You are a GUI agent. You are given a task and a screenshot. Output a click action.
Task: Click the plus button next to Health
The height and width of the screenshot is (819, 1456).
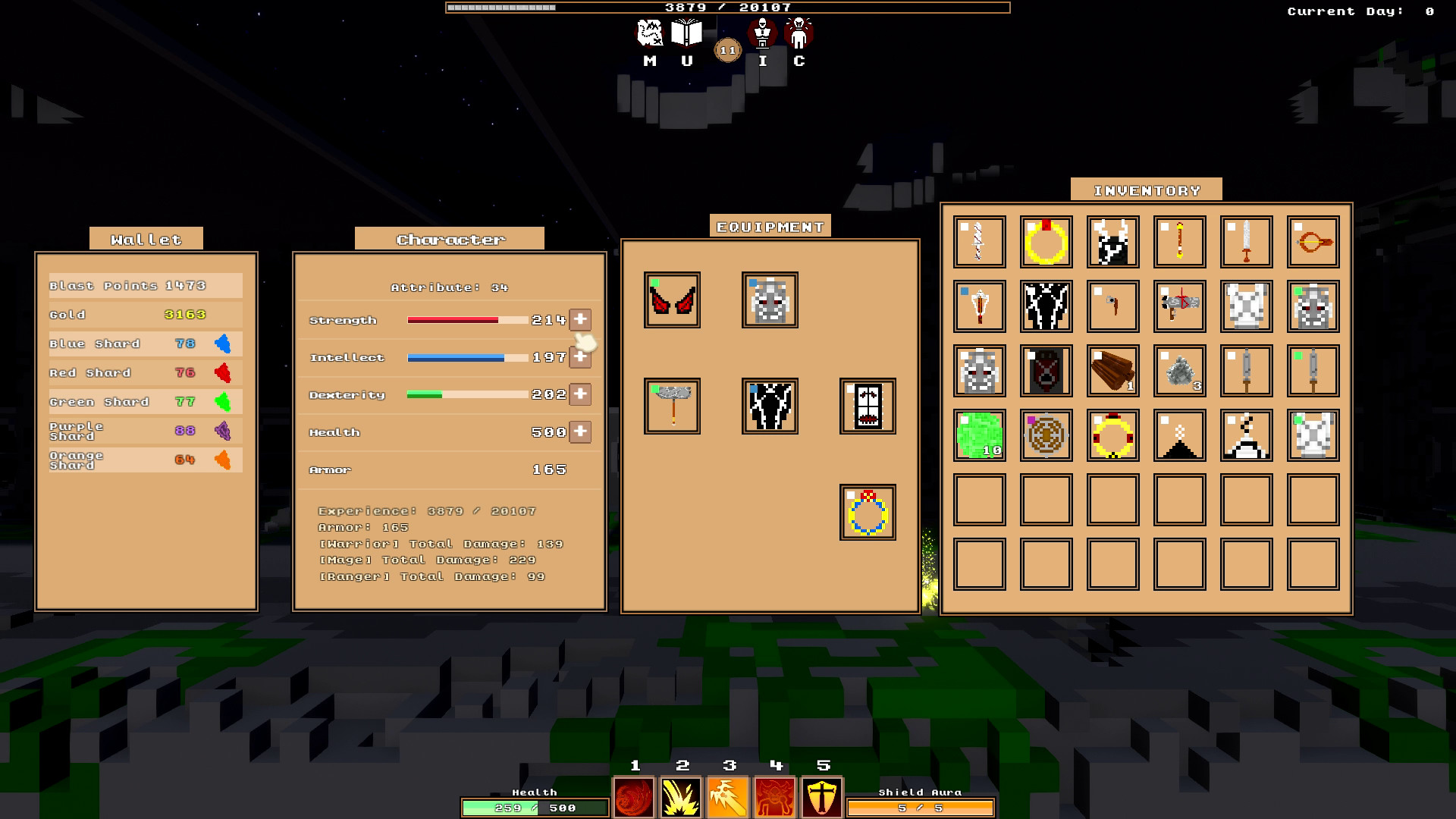[580, 431]
